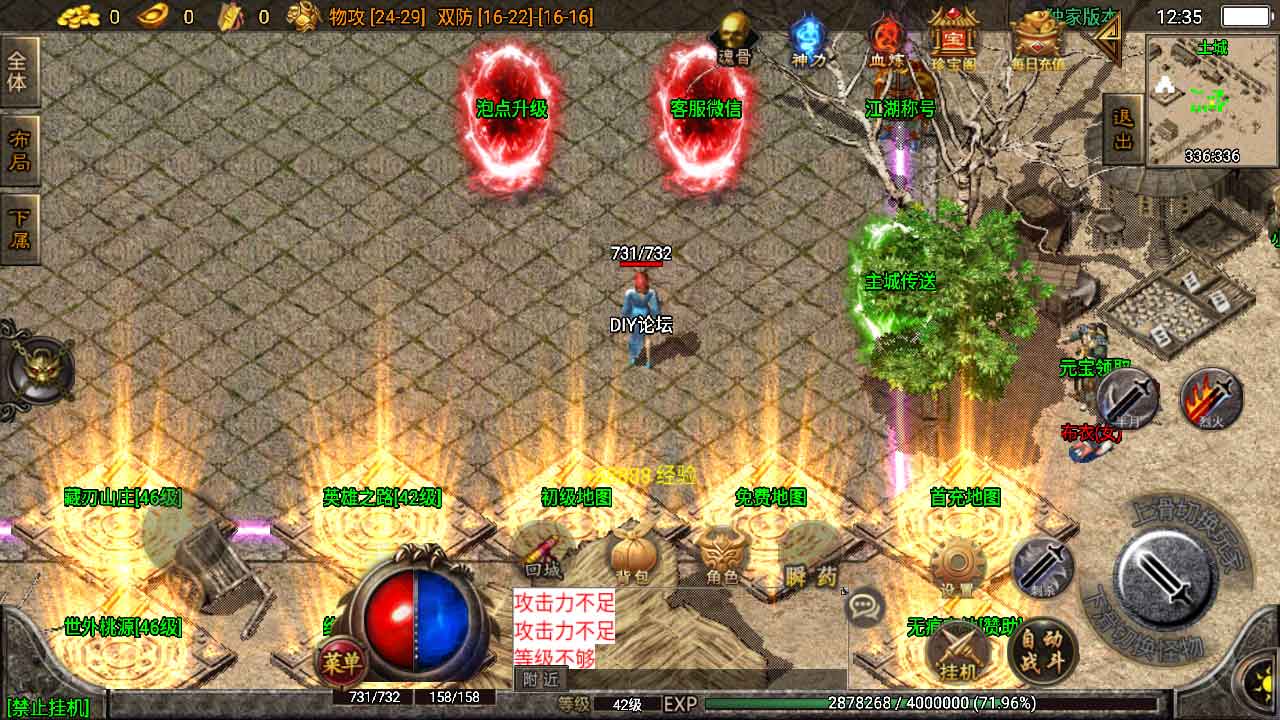Open the 土城 minimap

pos(1211,100)
